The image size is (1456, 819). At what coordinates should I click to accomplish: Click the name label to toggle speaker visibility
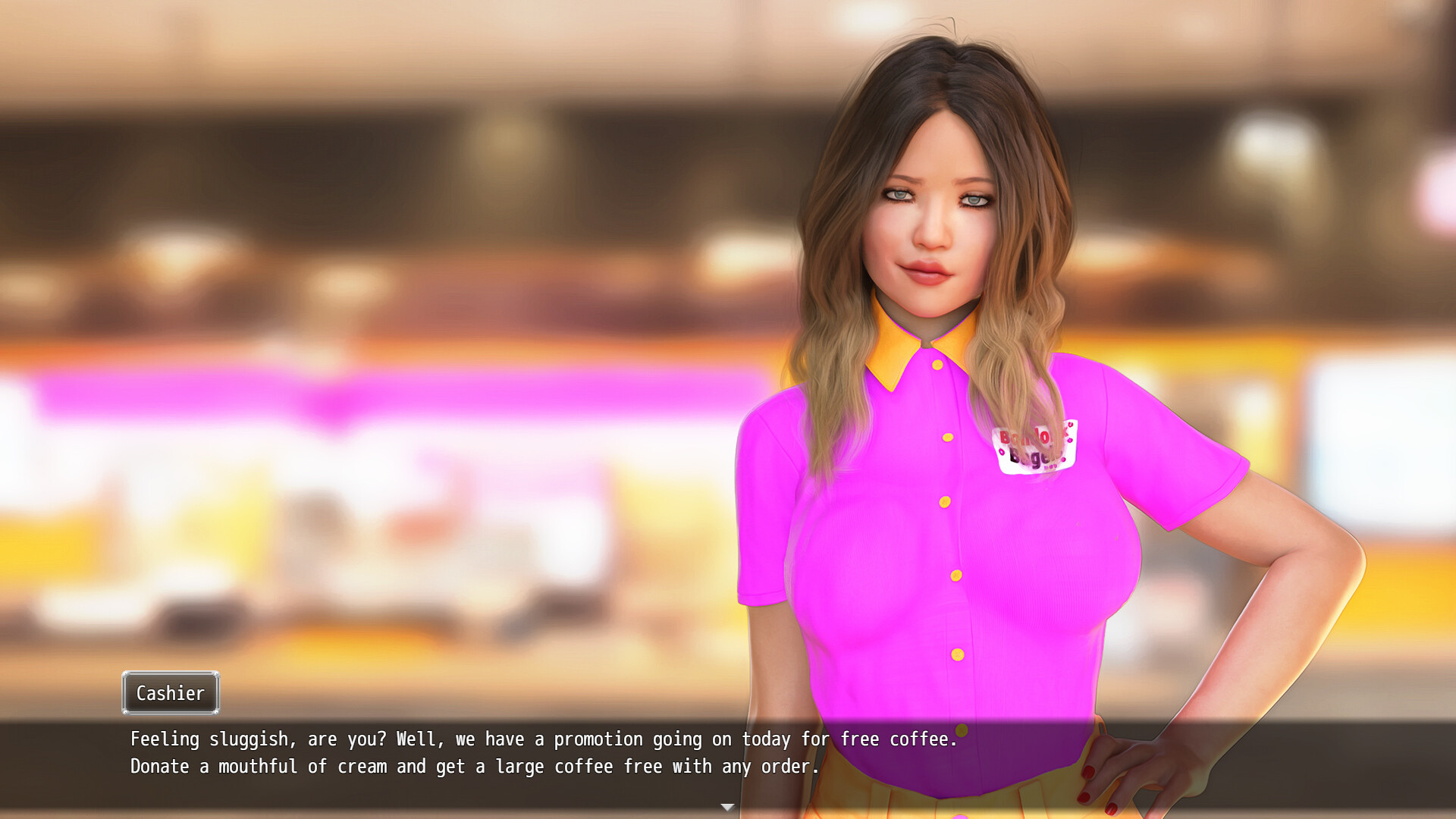point(170,692)
